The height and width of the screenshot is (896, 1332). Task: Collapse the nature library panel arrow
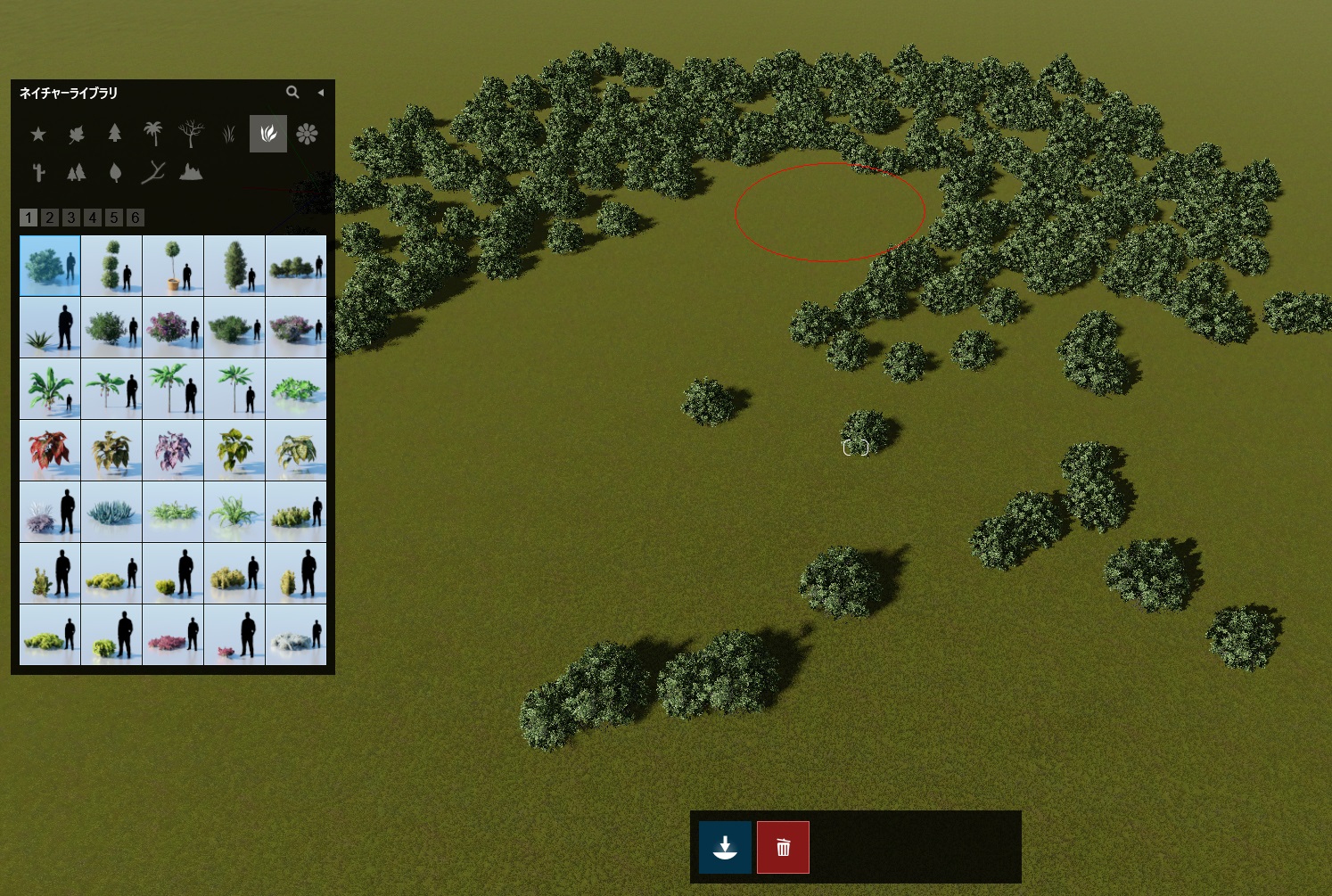[320, 92]
